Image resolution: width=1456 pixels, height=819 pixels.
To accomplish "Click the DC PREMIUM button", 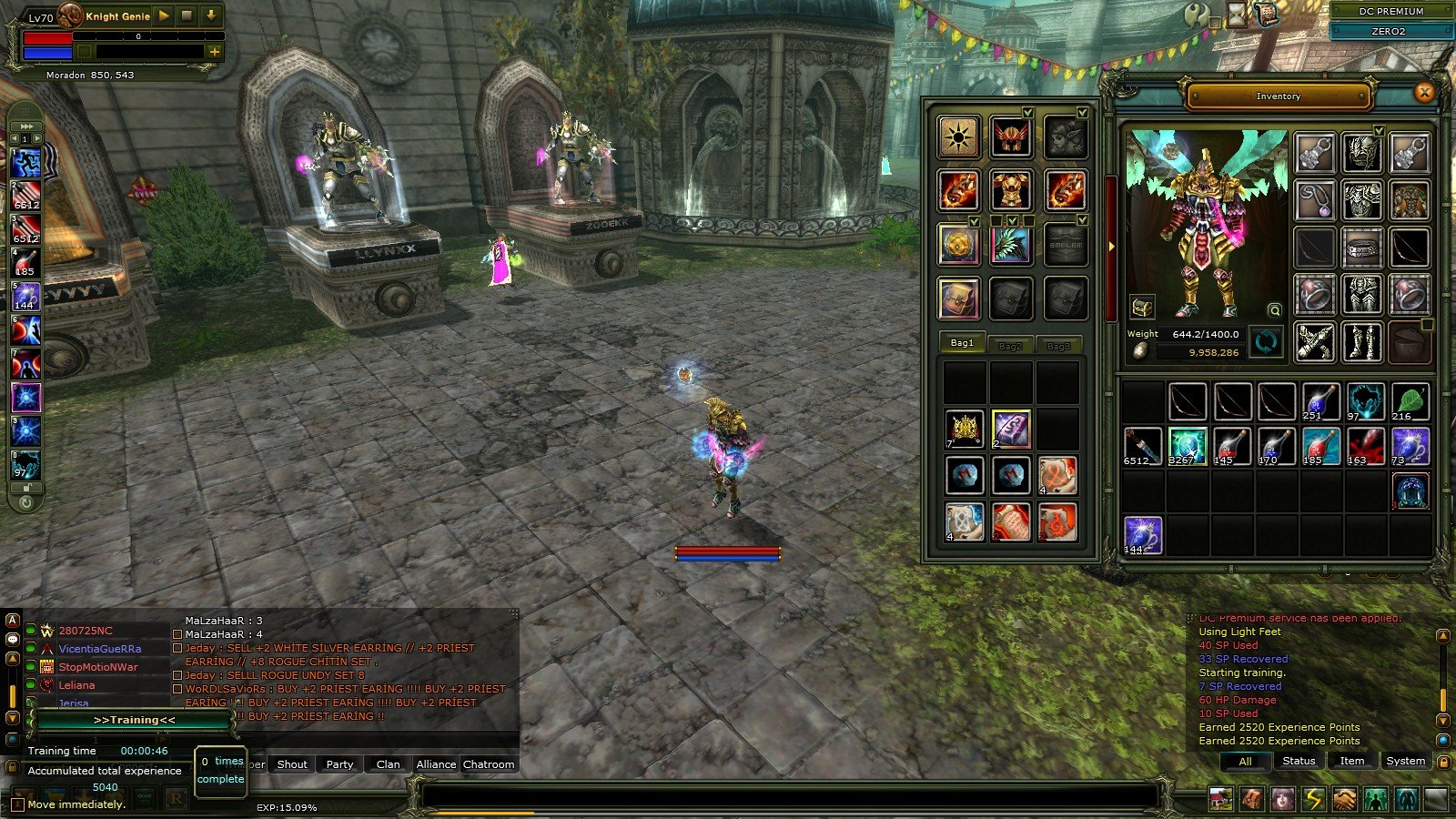I will [1390, 11].
